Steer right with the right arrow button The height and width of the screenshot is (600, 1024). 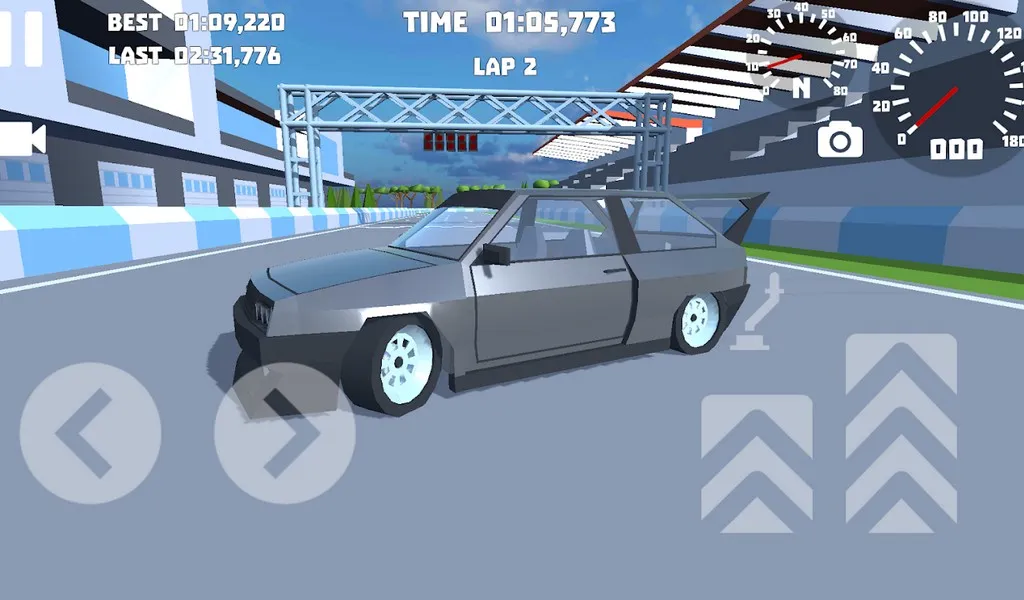[x=285, y=433]
